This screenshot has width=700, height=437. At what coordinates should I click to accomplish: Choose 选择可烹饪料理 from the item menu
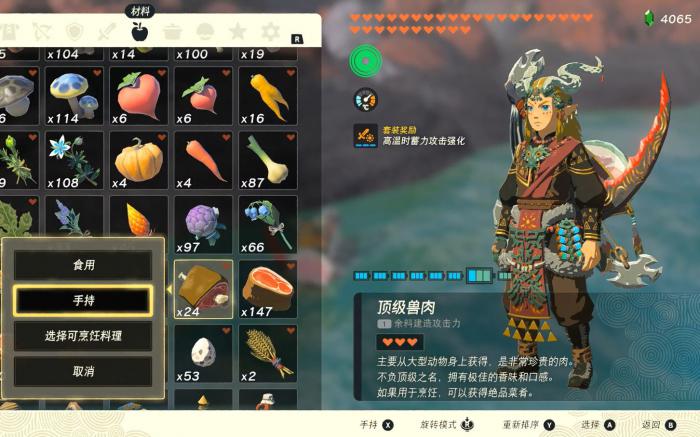point(83,336)
